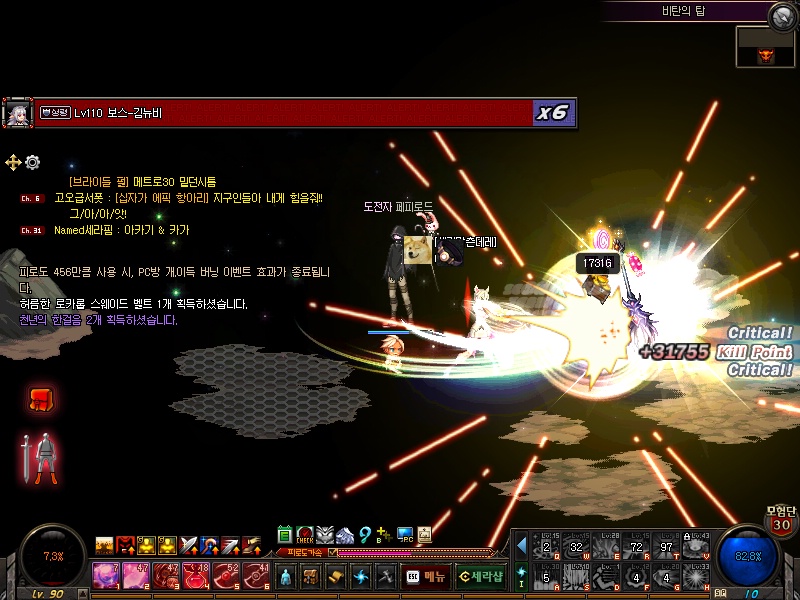Screen dimensions: 800x600
Task: Activate the skill bound to H
Action: [695, 576]
